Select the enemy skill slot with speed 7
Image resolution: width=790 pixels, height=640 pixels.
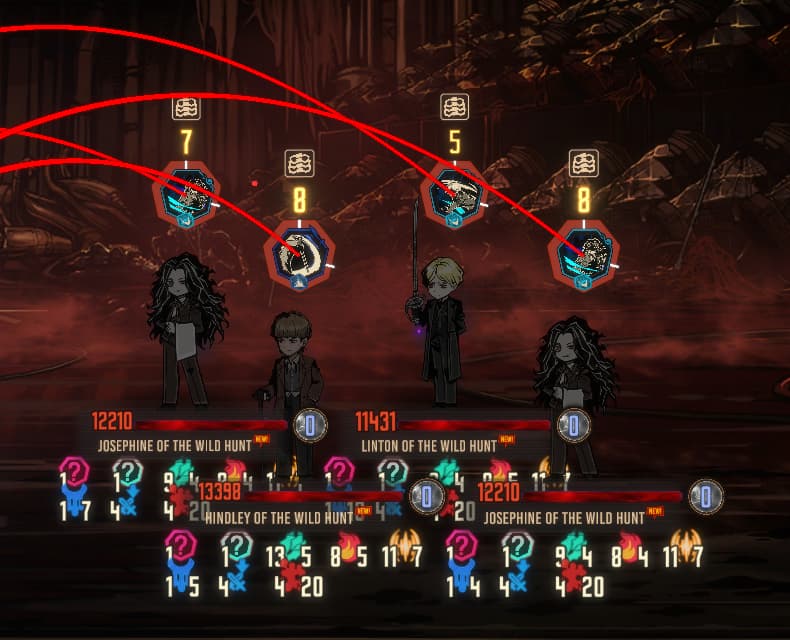pyautogui.click(x=186, y=195)
